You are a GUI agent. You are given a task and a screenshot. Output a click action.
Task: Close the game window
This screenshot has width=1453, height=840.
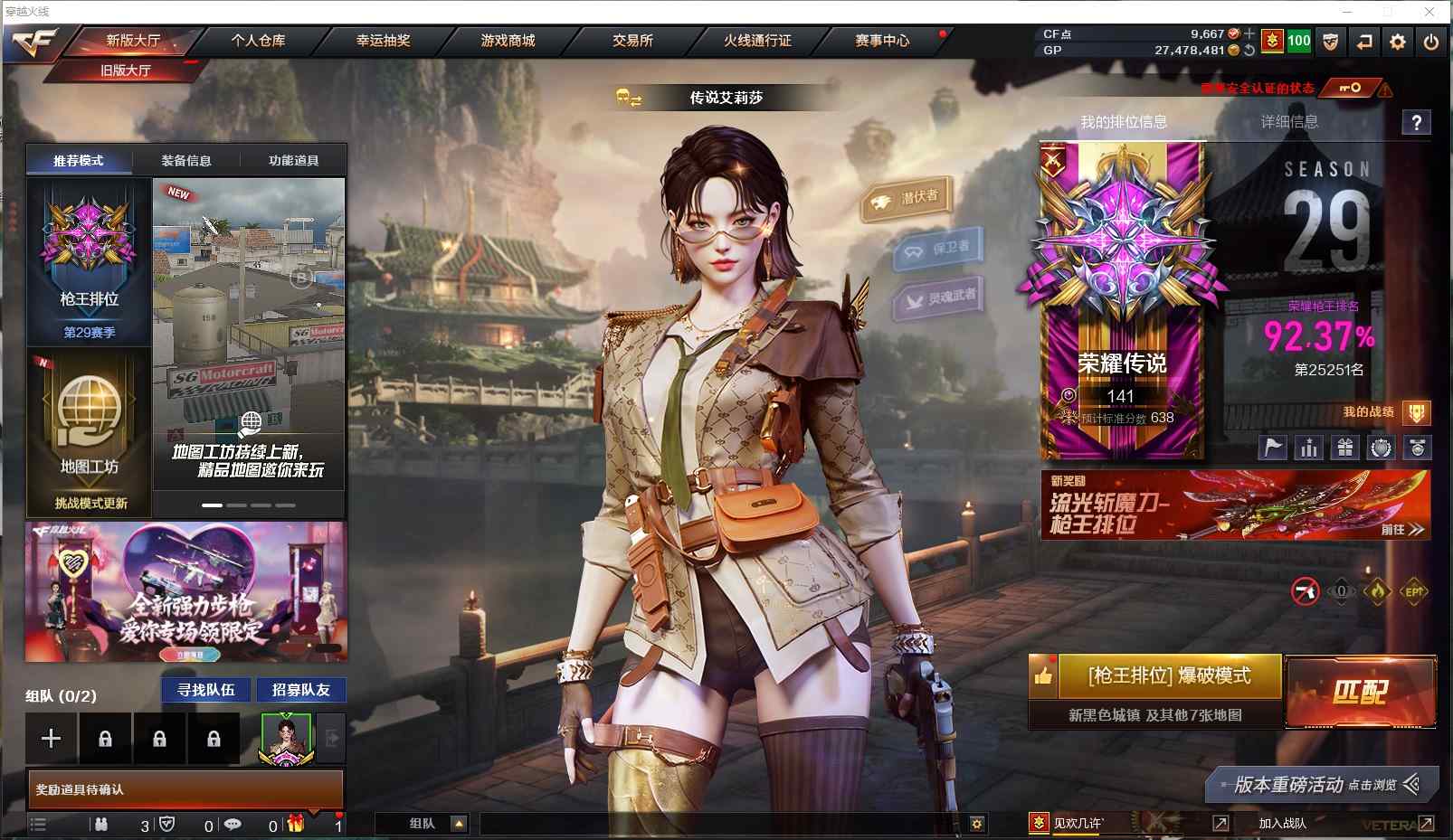[x=1429, y=12]
